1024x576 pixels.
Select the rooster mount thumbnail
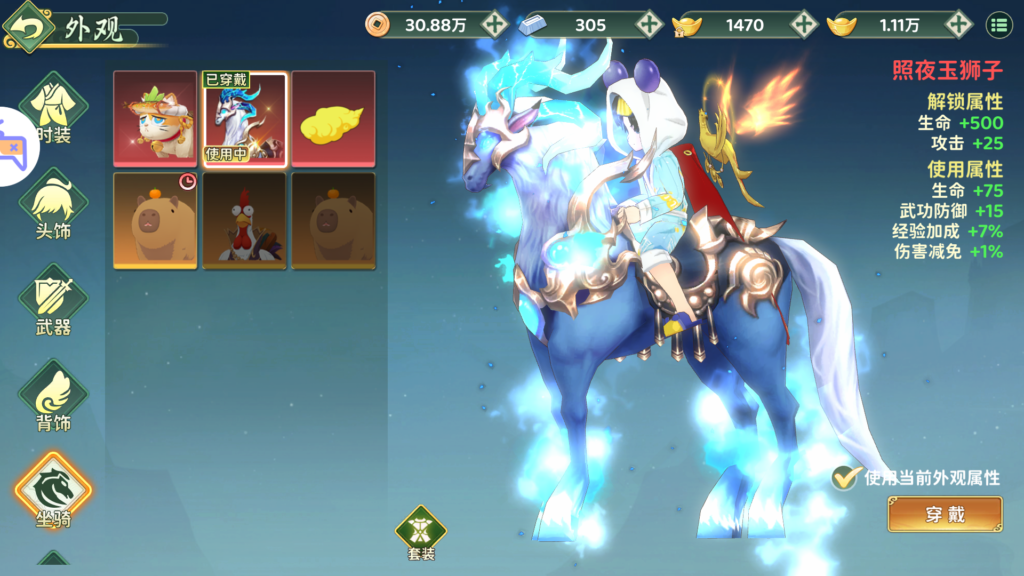(x=244, y=221)
